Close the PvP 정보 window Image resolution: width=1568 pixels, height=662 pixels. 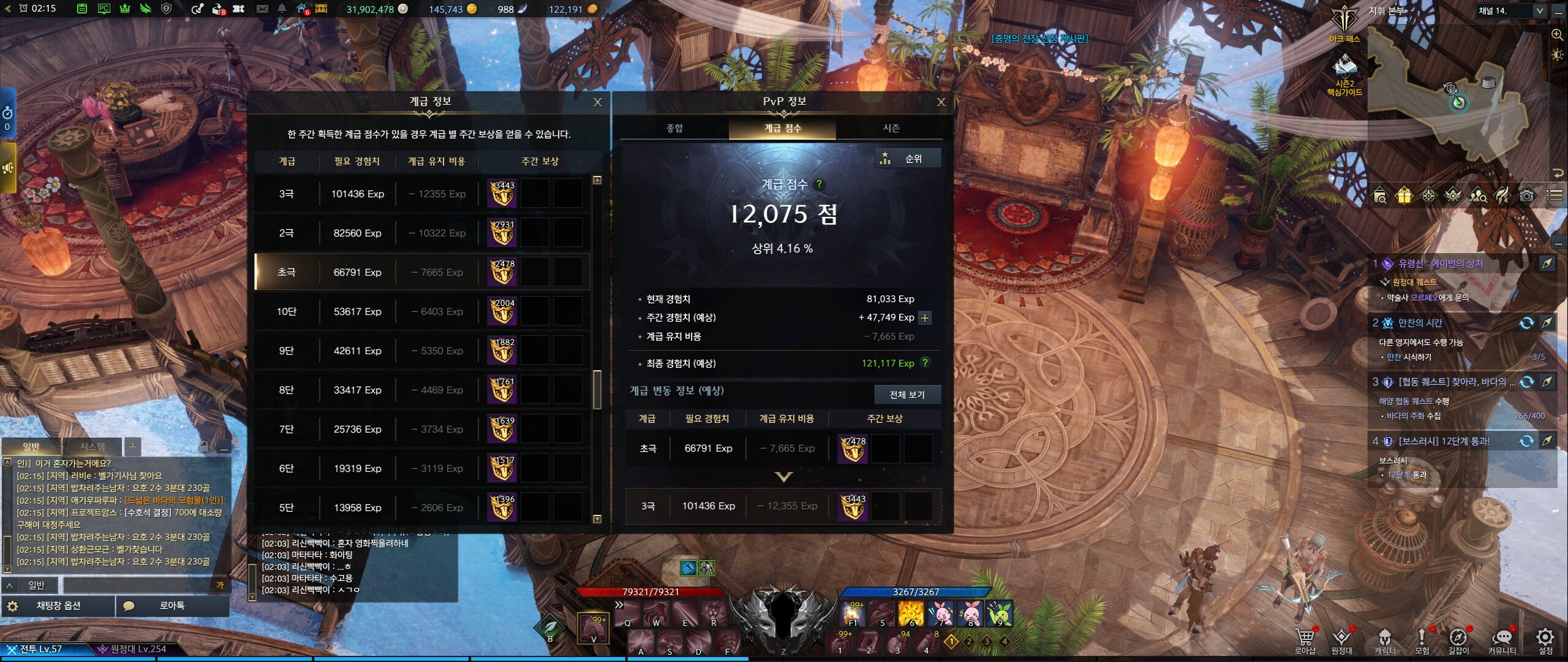point(941,102)
